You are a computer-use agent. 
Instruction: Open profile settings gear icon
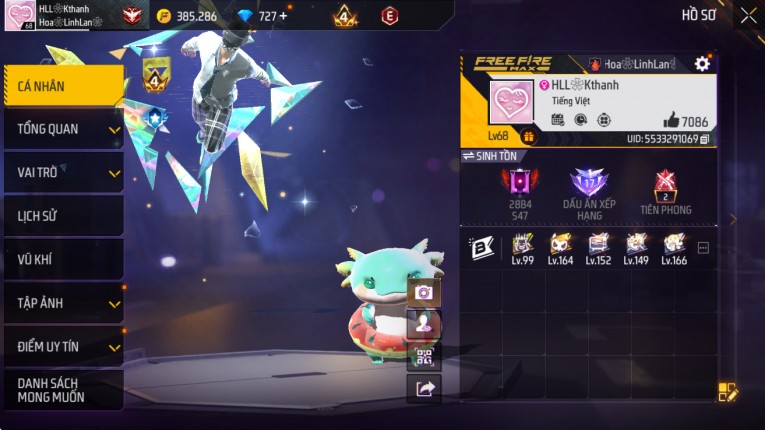(x=702, y=64)
